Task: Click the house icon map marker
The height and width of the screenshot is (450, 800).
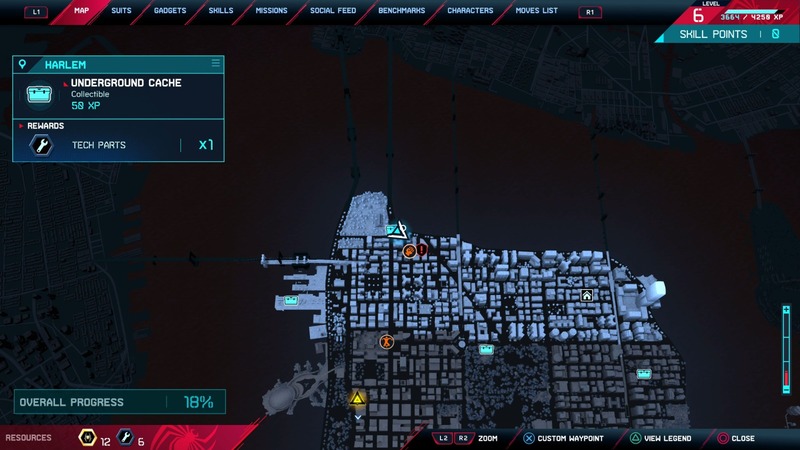Action: 587,295
